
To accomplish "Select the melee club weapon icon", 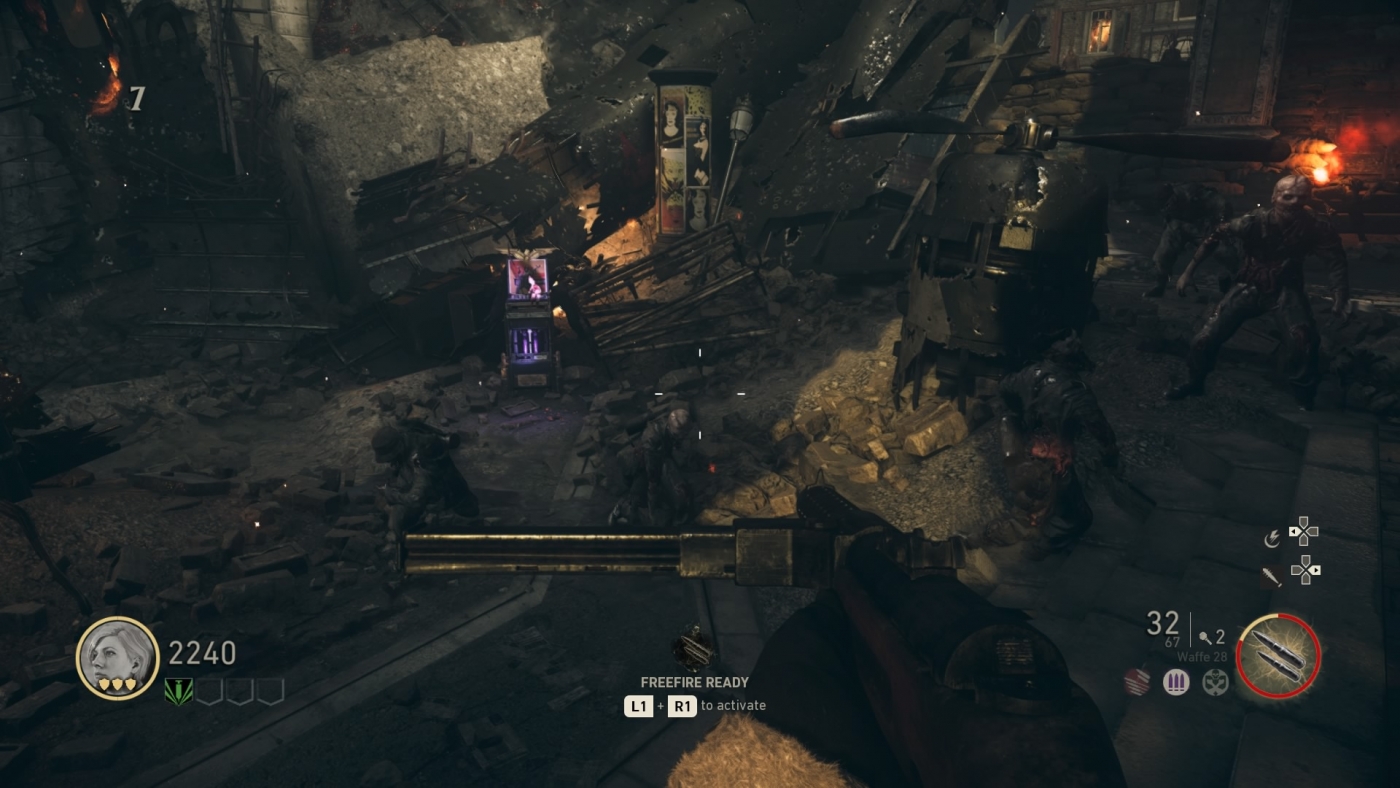I will click(1271, 577).
